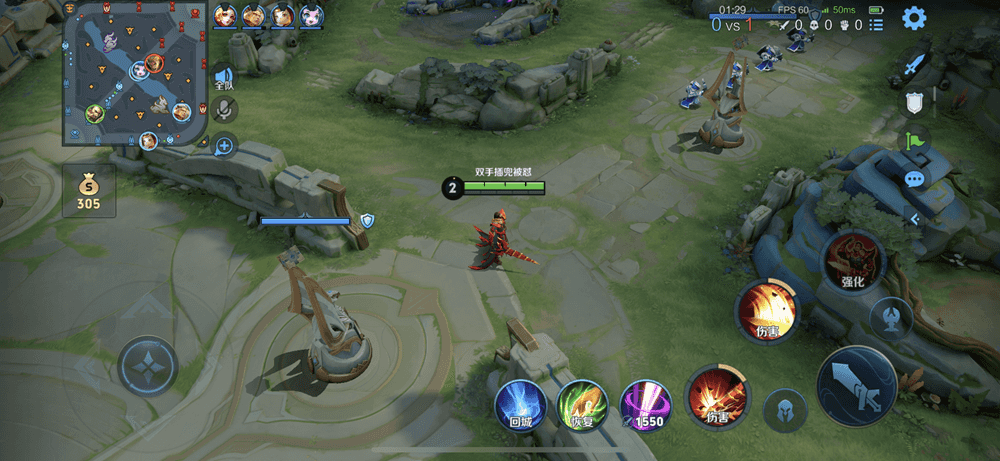Send the shield retreat signal

pos(914,102)
